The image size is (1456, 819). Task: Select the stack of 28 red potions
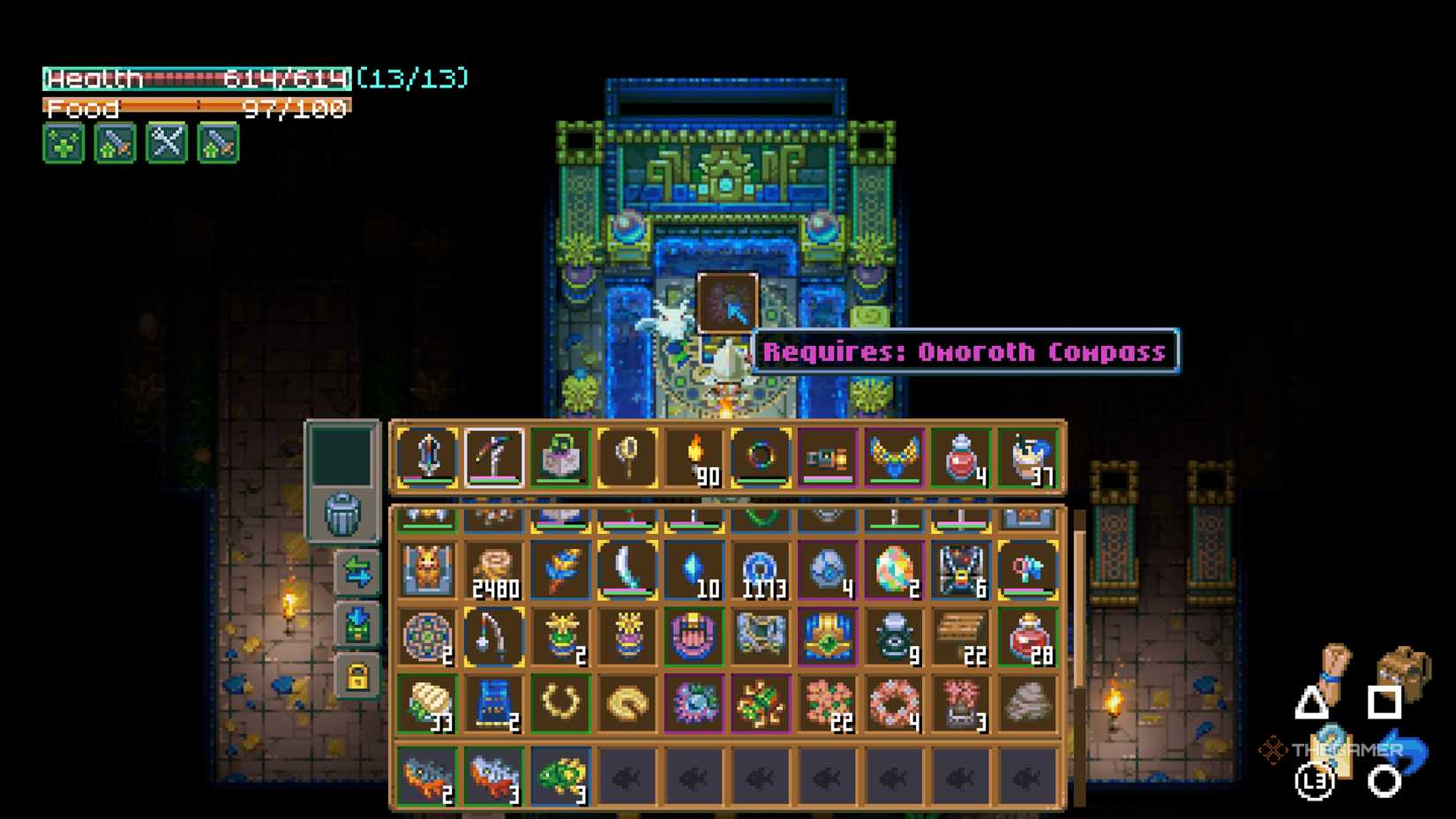pyautogui.click(x=1028, y=635)
